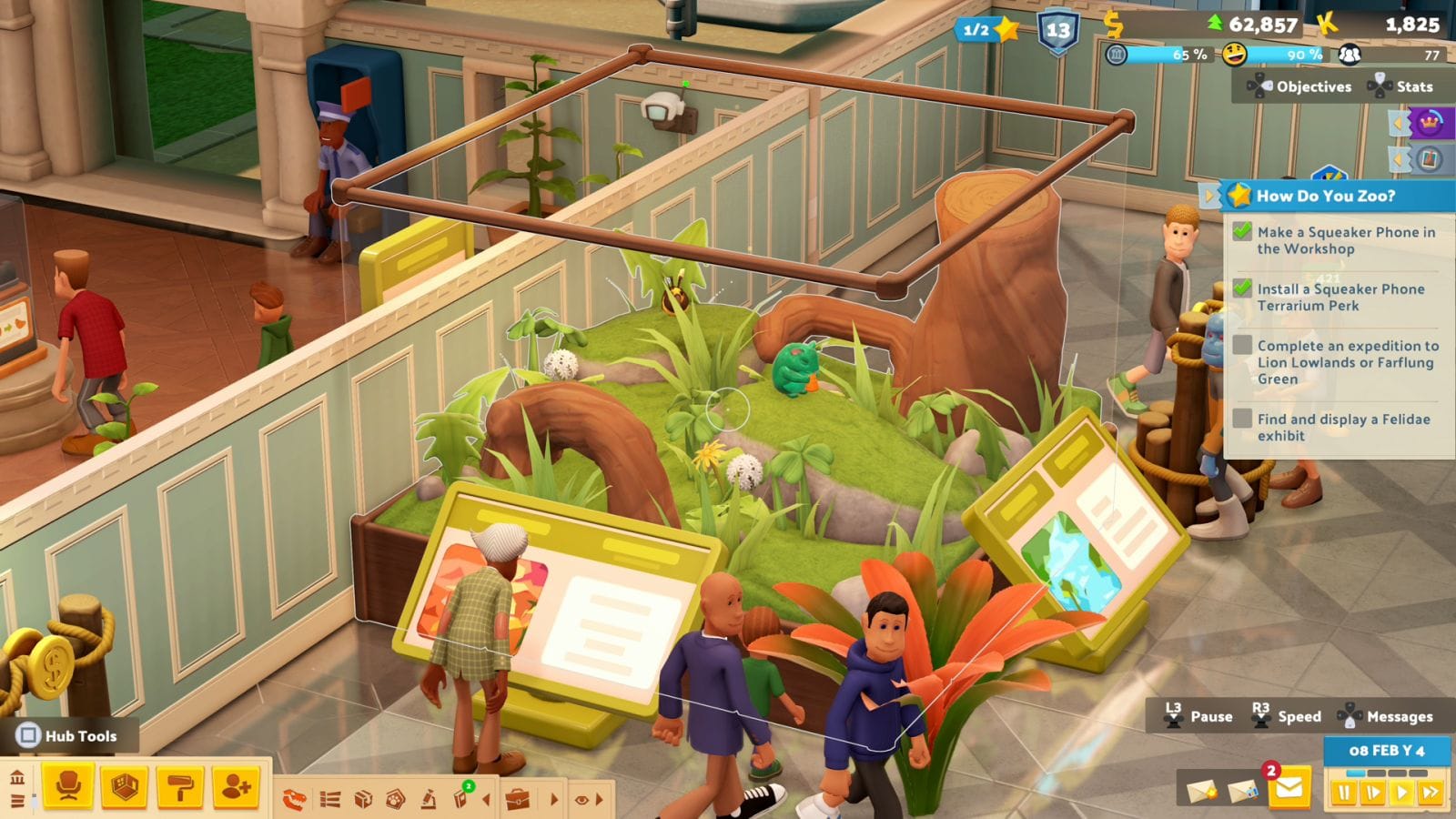Expand the purple crown panel tab

click(1398, 122)
